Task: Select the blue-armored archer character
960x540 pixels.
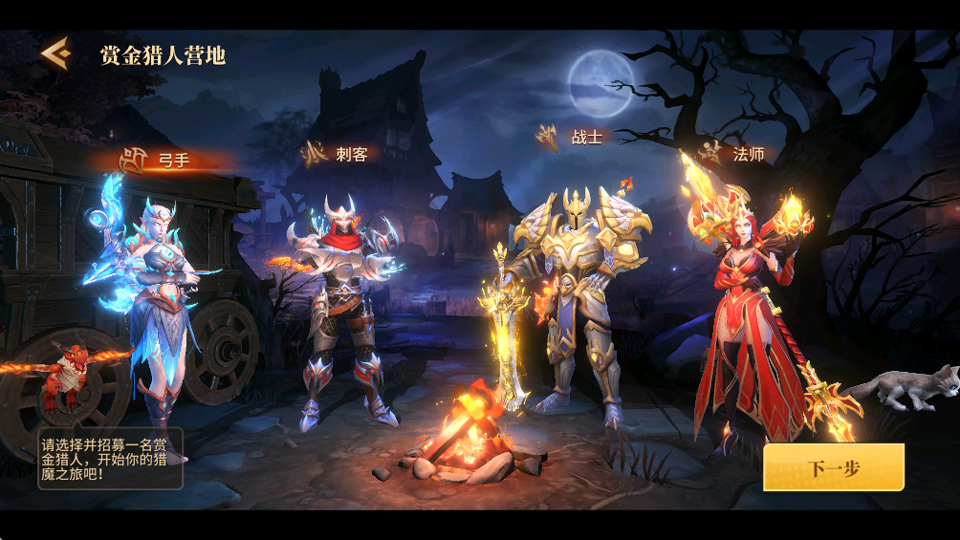Action: [x=160, y=300]
